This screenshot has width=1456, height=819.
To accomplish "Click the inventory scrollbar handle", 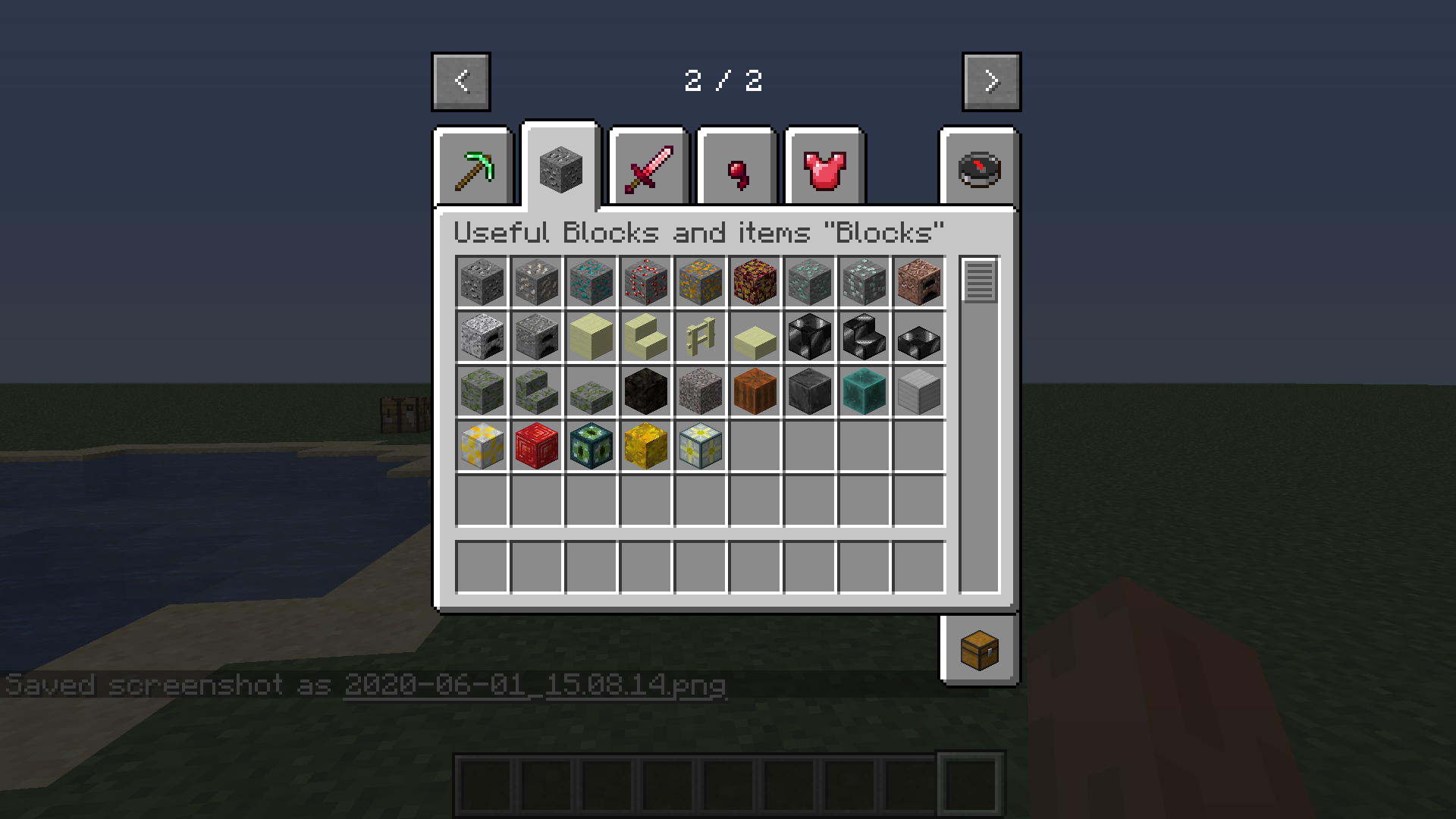I will (978, 282).
